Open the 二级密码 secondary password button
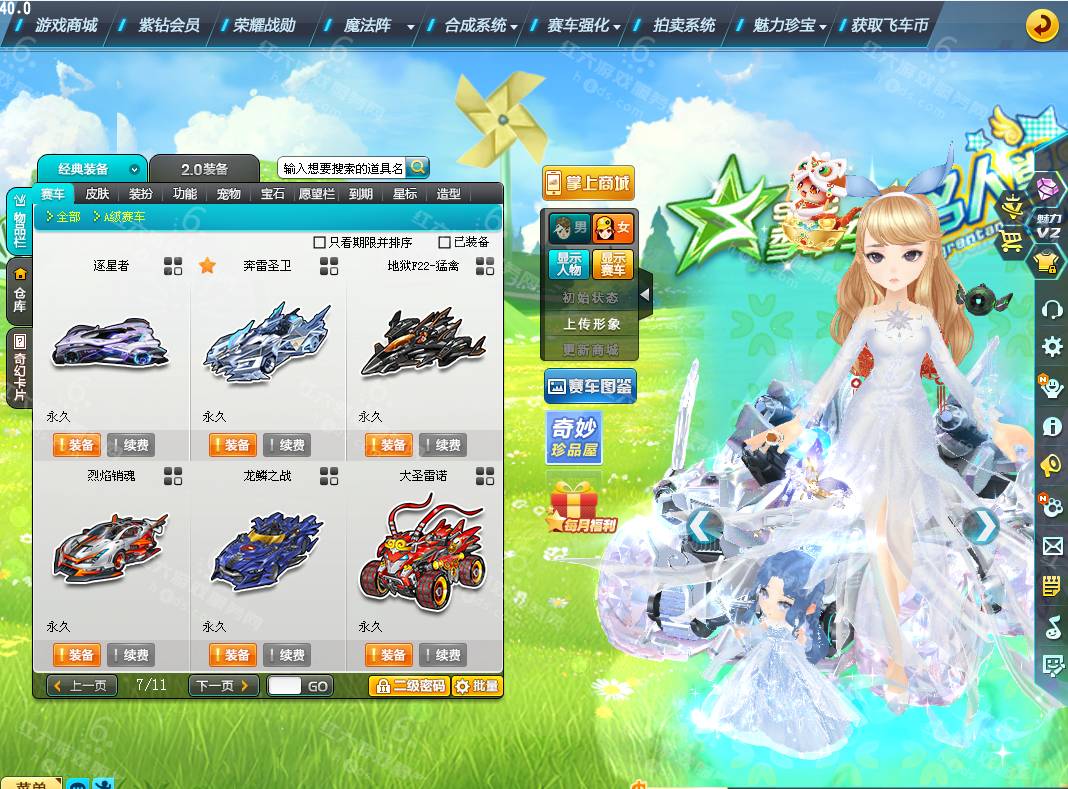This screenshot has height=789, width=1068. point(408,686)
